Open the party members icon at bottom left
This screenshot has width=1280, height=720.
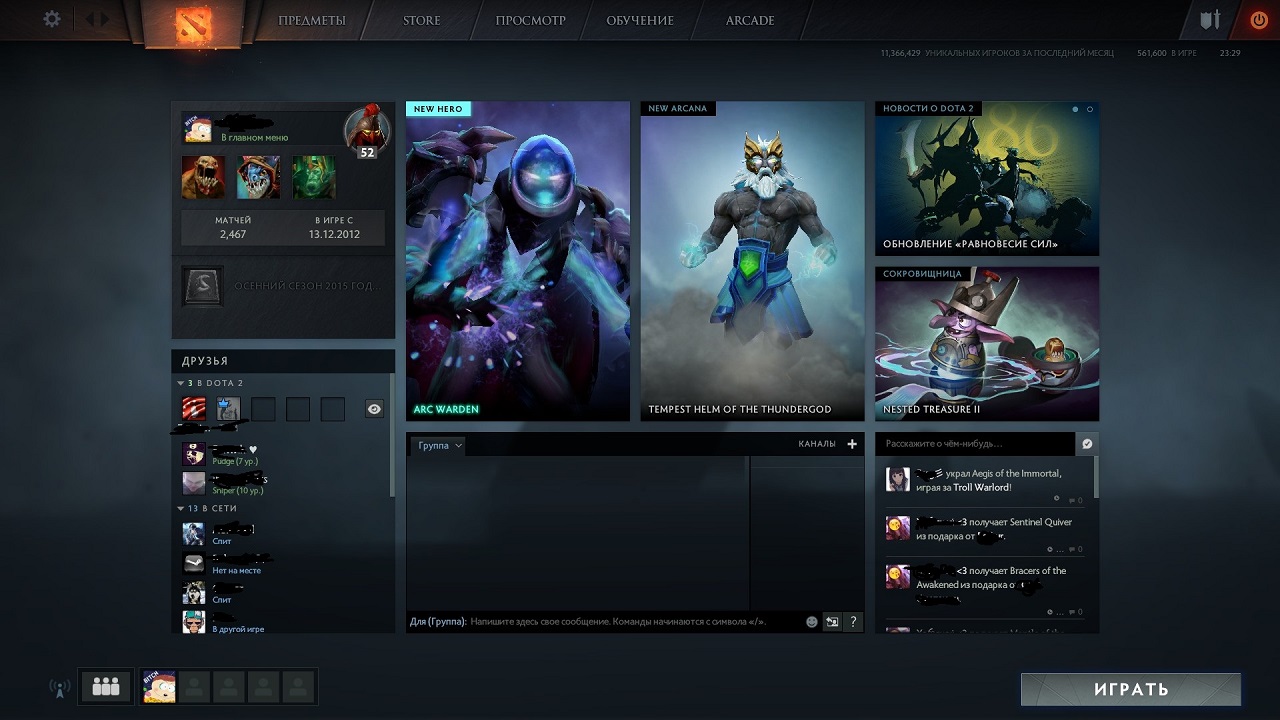pos(105,687)
